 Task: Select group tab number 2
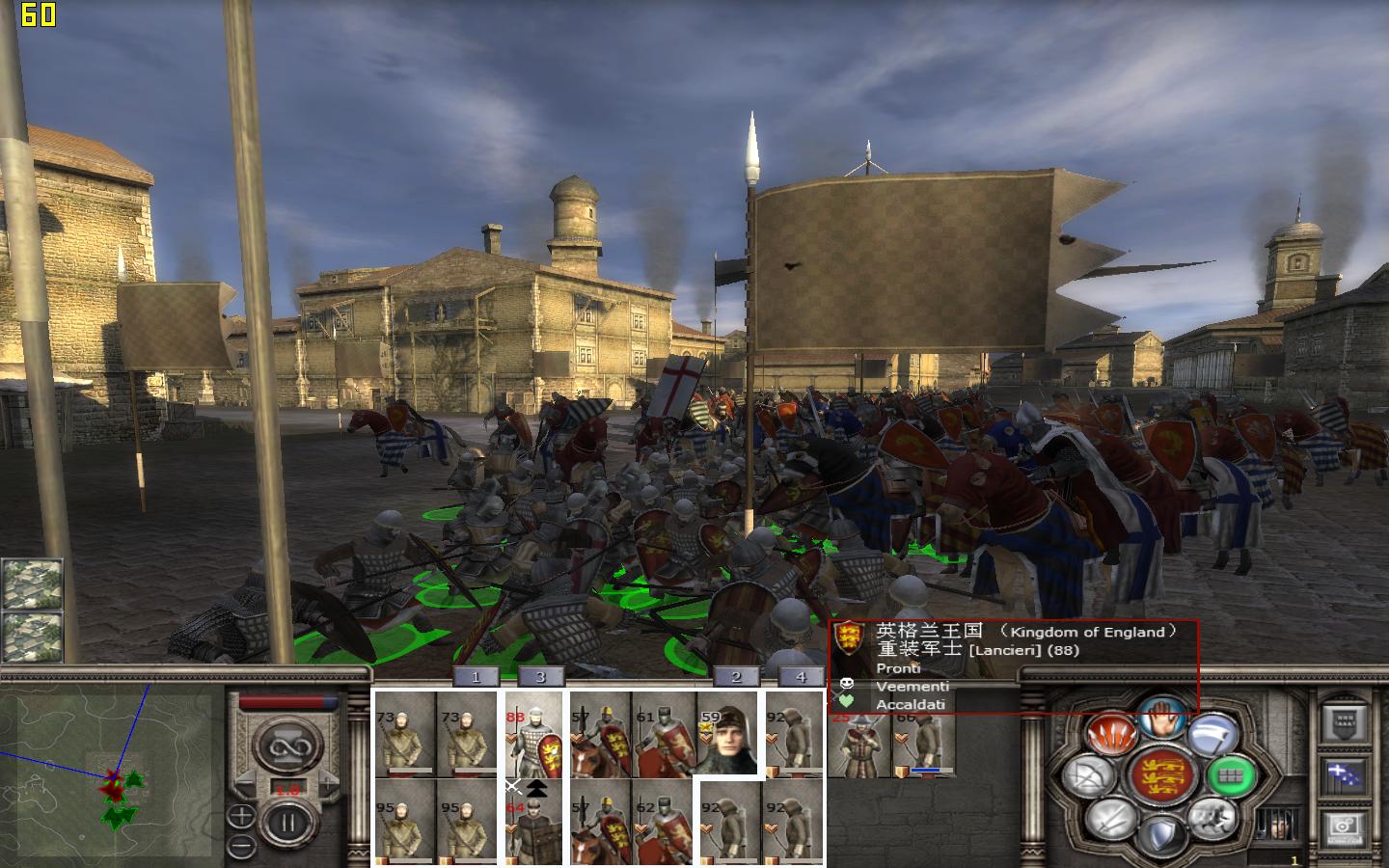(736, 677)
